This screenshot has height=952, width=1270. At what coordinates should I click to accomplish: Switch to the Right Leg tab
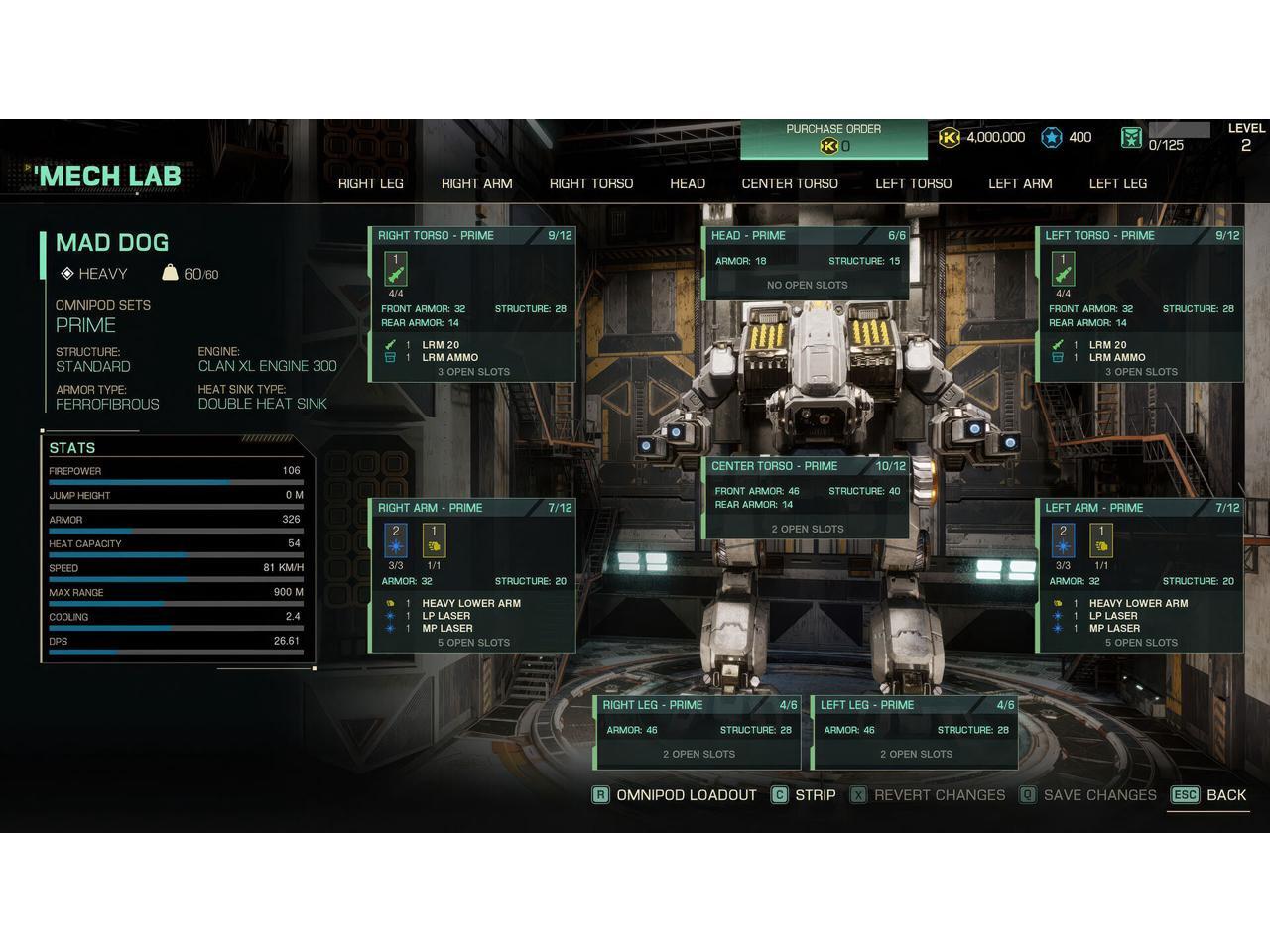[370, 183]
